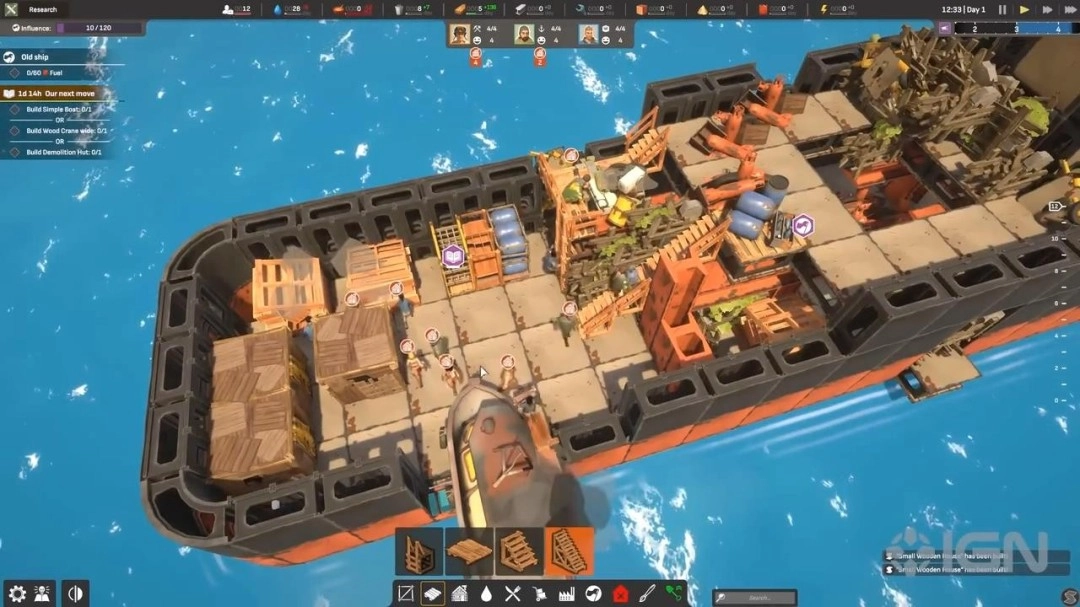The height and width of the screenshot is (607, 1080).
Task: Pick the short wooden stairs build item
Action: pyautogui.click(x=518, y=552)
